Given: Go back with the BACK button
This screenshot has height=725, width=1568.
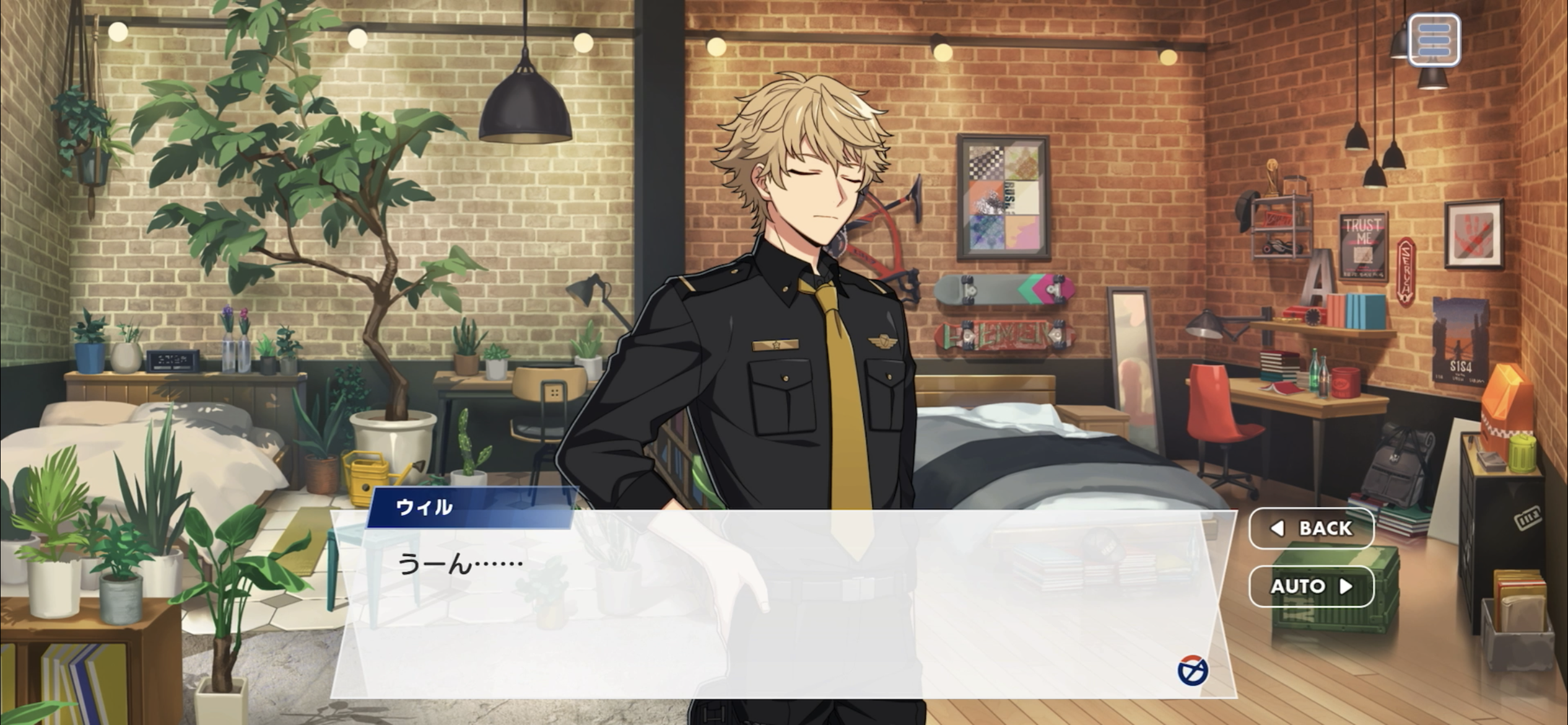Looking at the screenshot, I should 1311,528.
